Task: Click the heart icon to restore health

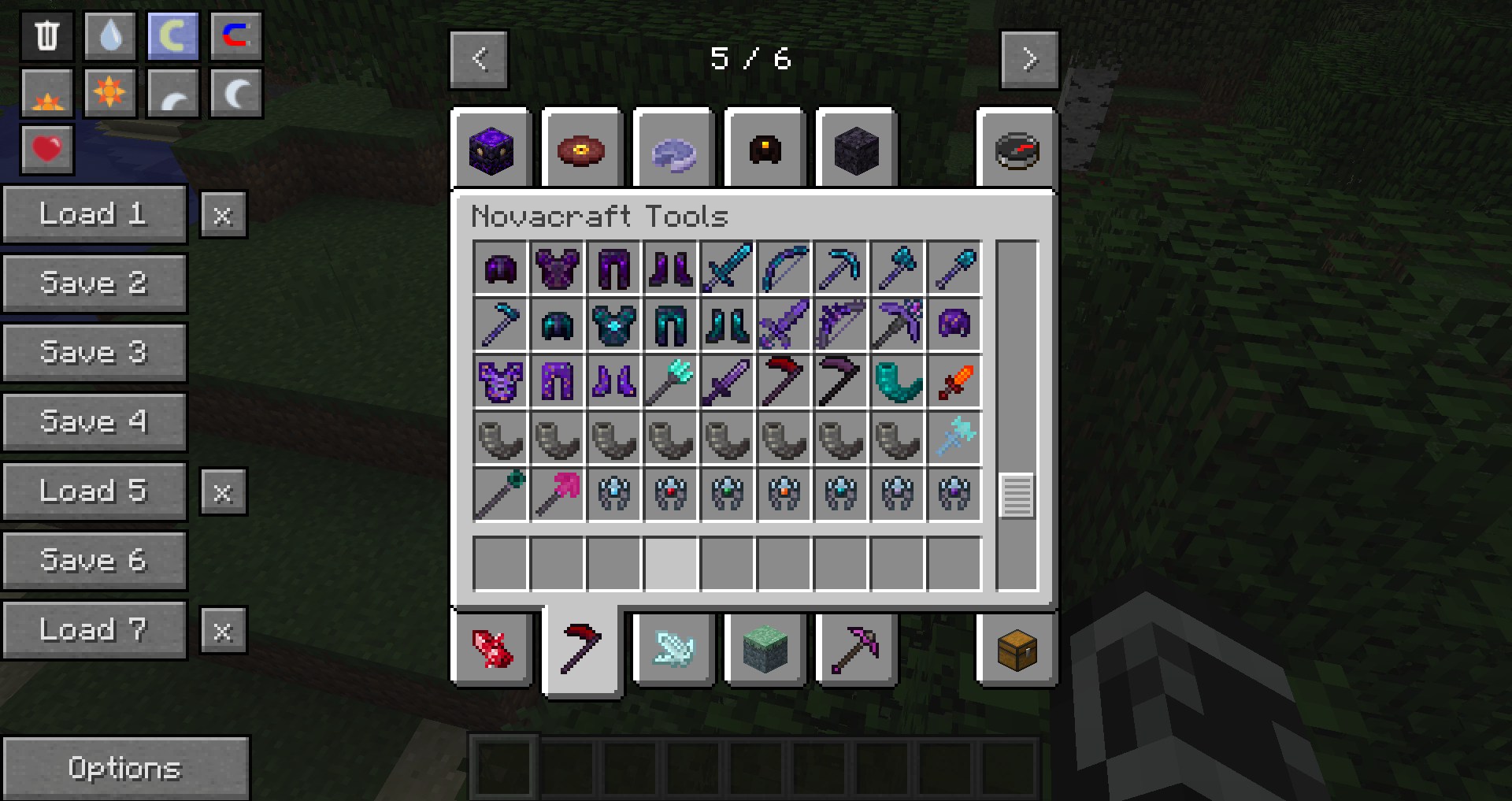Action: tap(46, 148)
